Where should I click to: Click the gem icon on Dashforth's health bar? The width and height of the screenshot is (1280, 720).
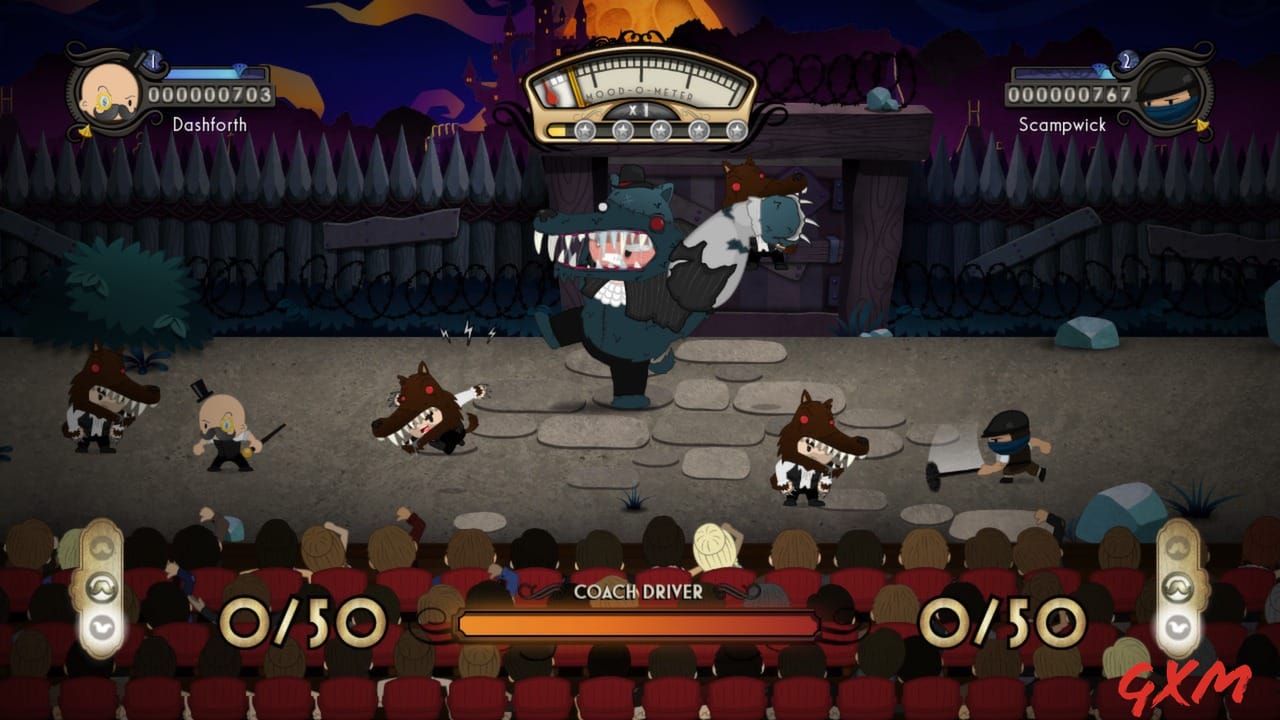point(240,69)
